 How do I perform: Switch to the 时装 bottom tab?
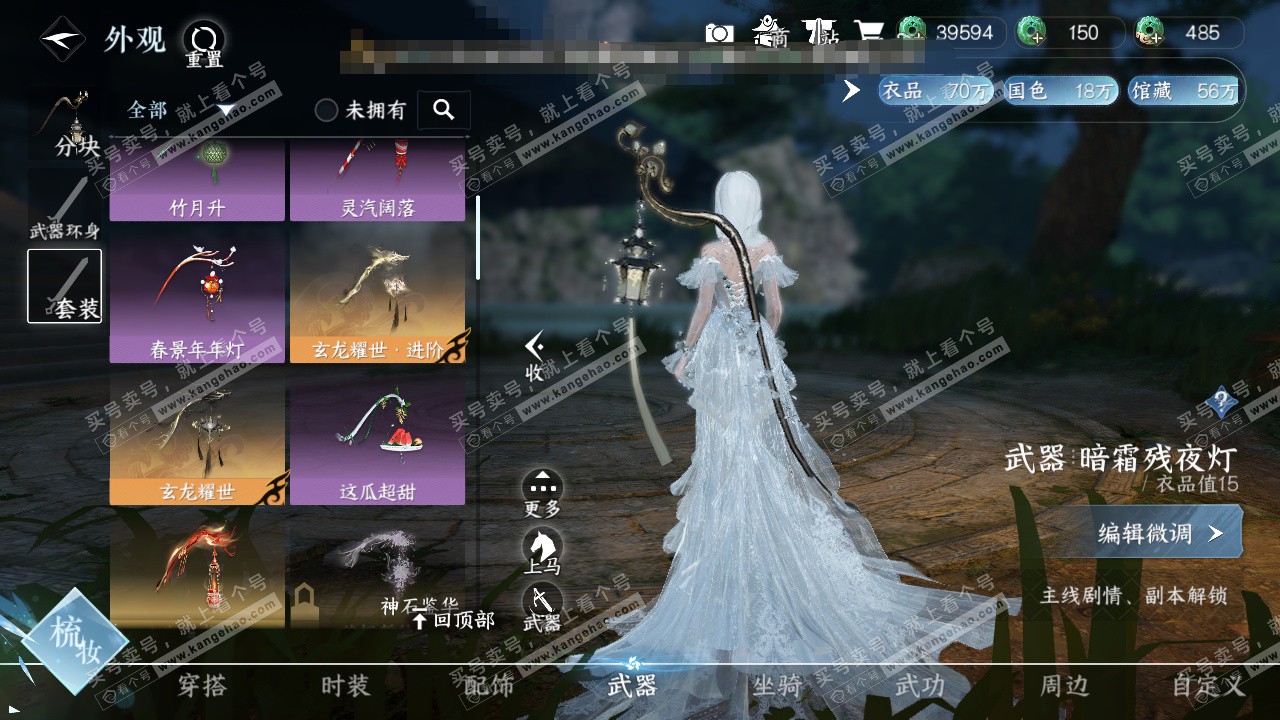(x=346, y=686)
